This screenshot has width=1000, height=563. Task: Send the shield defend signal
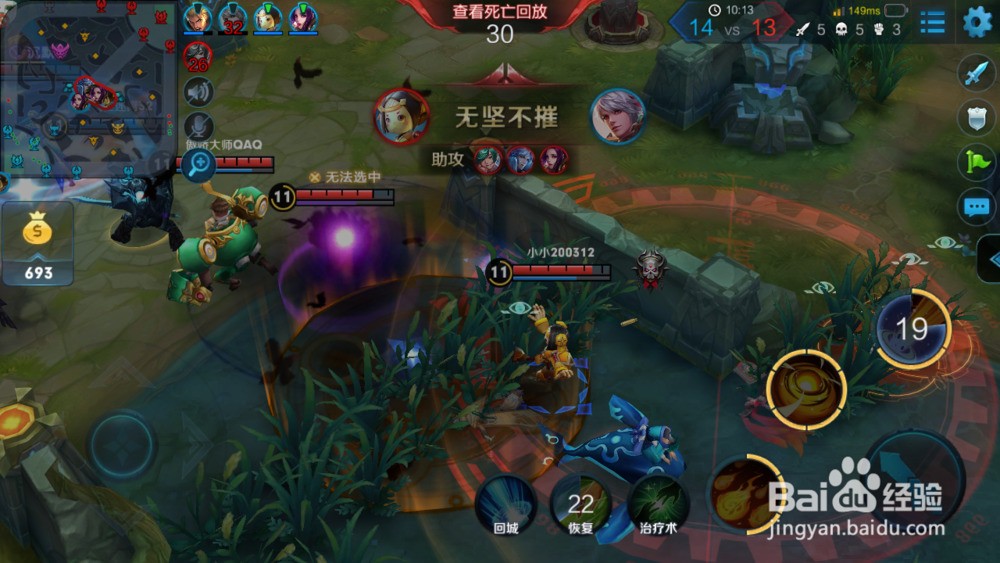click(x=975, y=118)
